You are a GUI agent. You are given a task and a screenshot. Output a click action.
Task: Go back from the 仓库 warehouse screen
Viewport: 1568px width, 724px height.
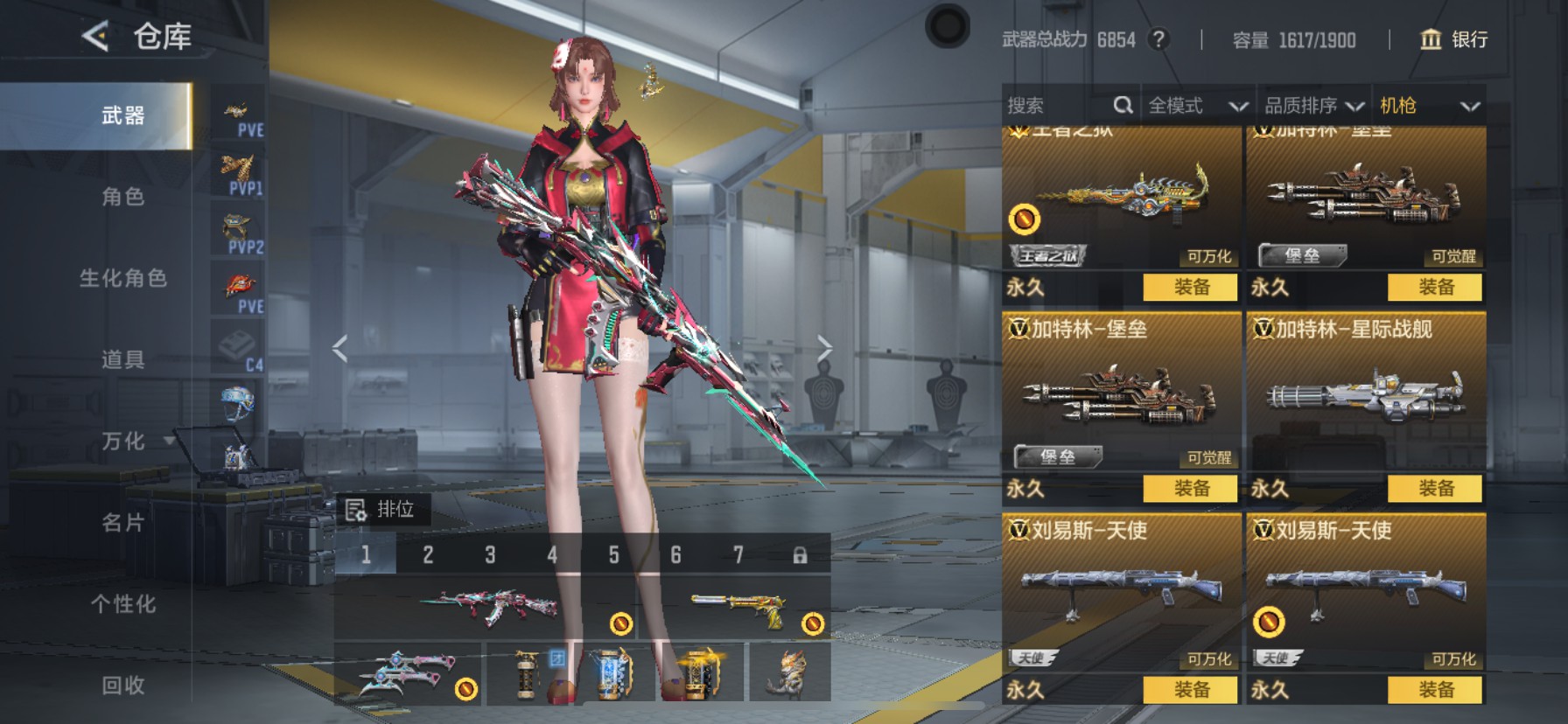(95, 37)
